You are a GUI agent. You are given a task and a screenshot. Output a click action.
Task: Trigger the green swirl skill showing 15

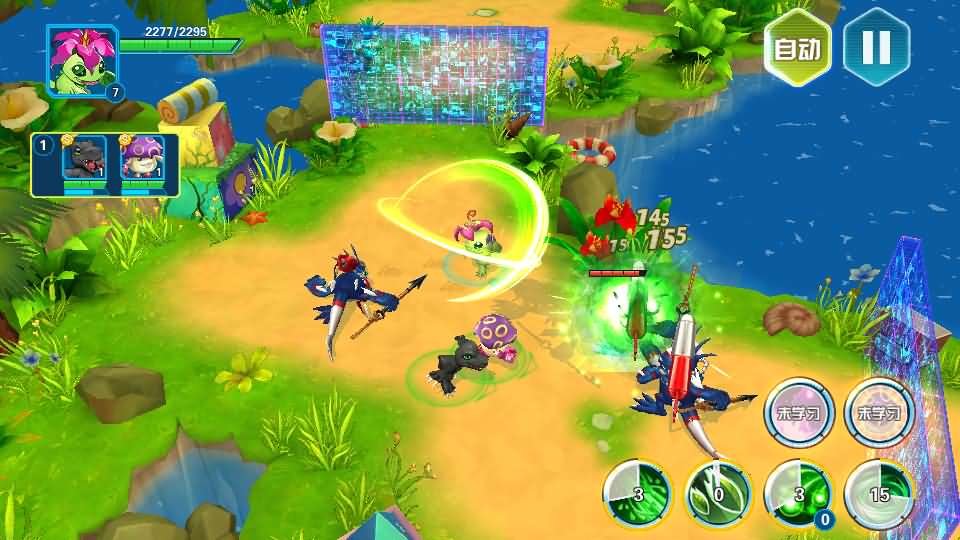[878, 494]
